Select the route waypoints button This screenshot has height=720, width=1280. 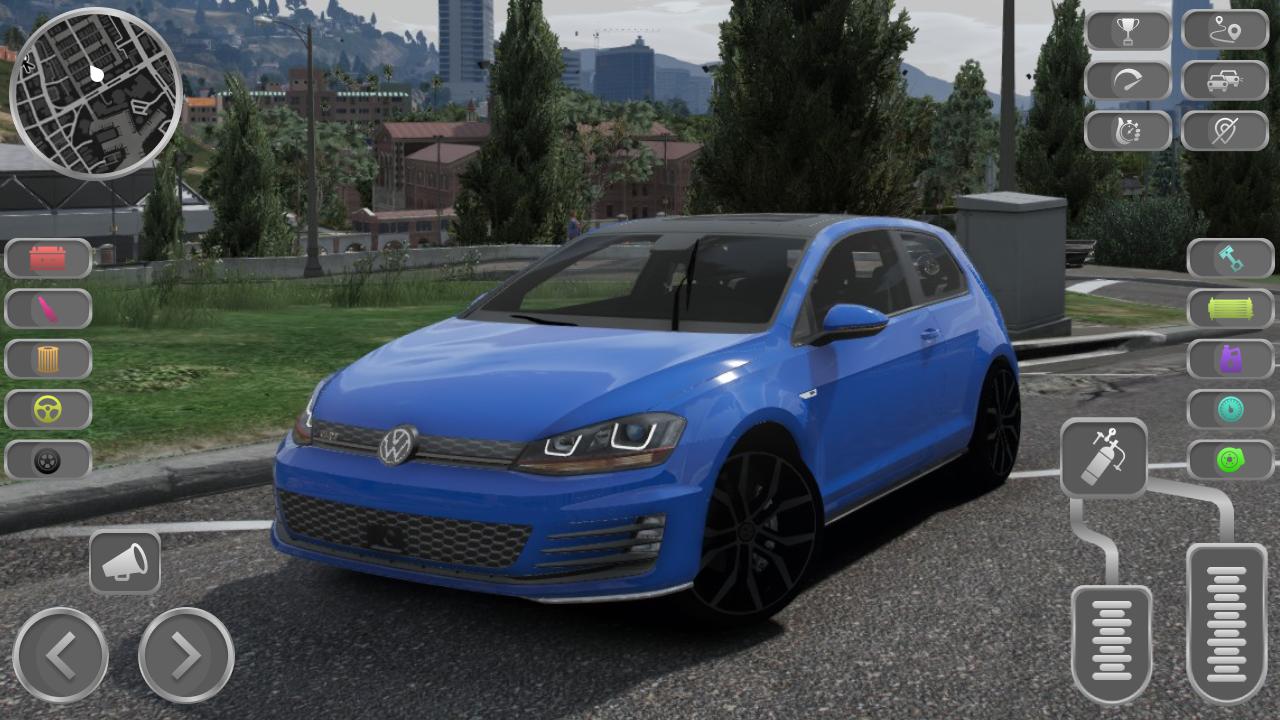point(1225,31)
